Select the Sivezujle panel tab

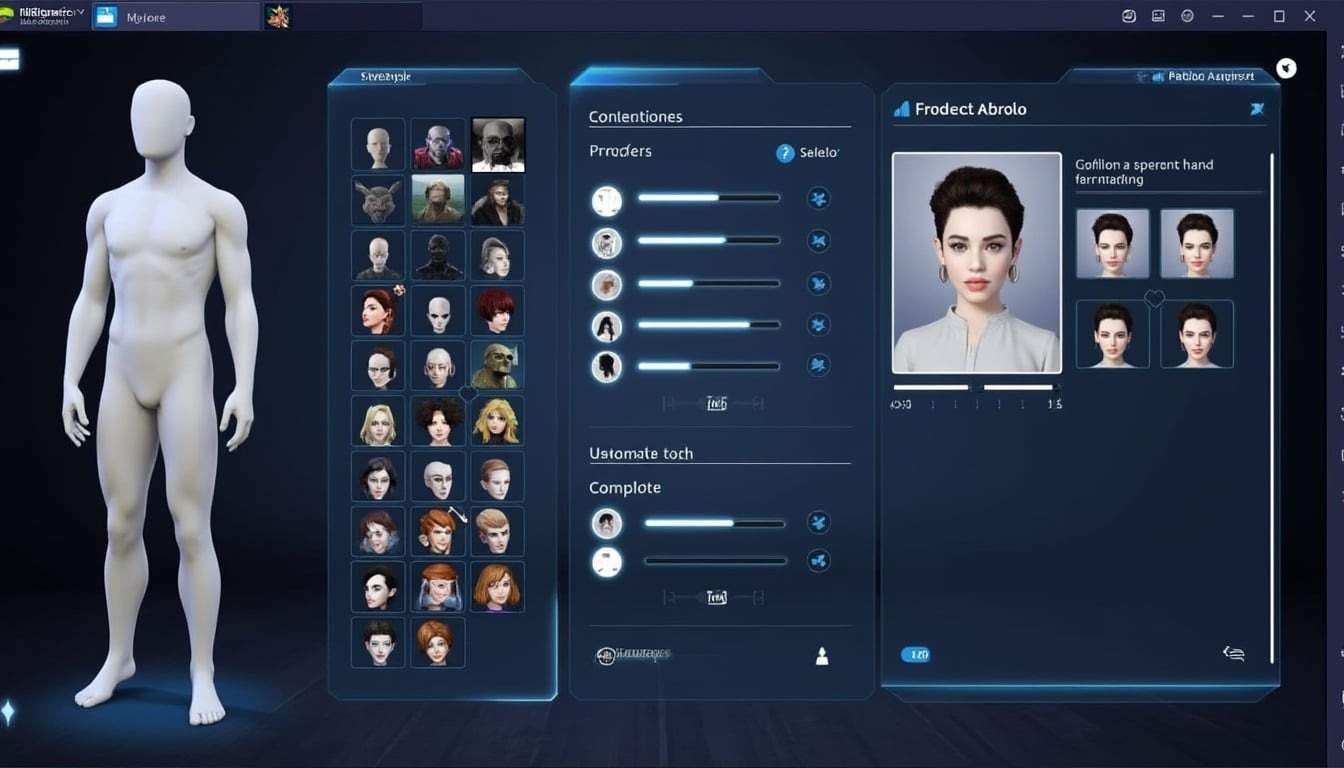coord(387,75)
